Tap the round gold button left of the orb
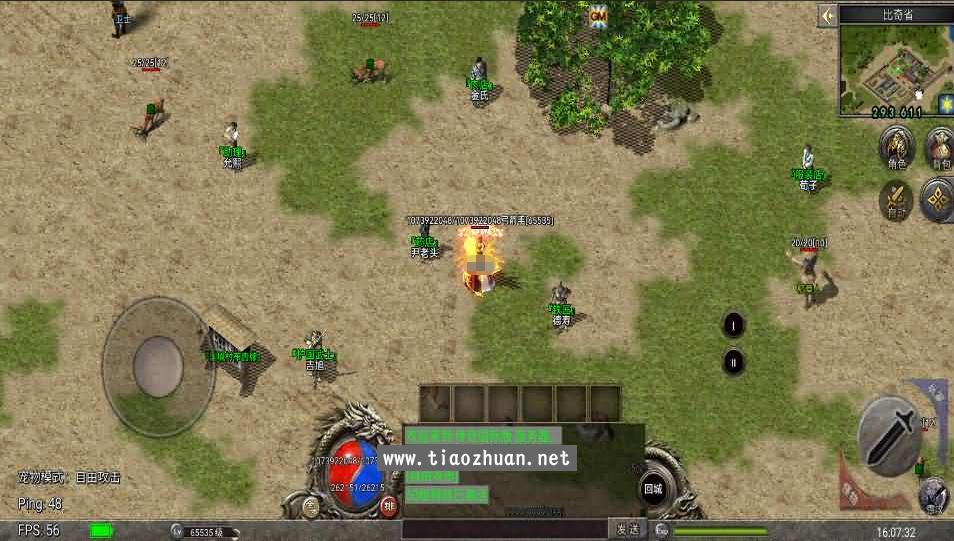 [310, 505]
